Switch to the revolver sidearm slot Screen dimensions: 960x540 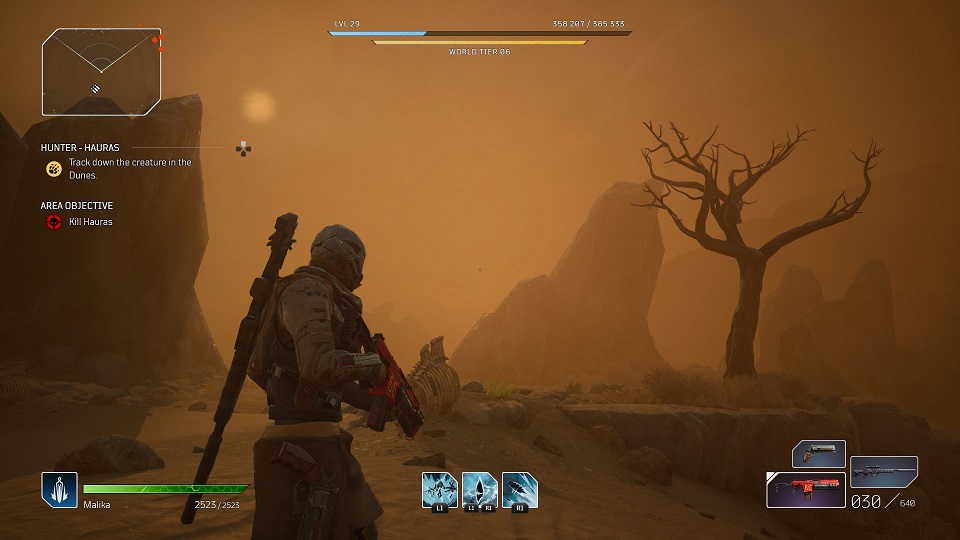coord(819,454)
